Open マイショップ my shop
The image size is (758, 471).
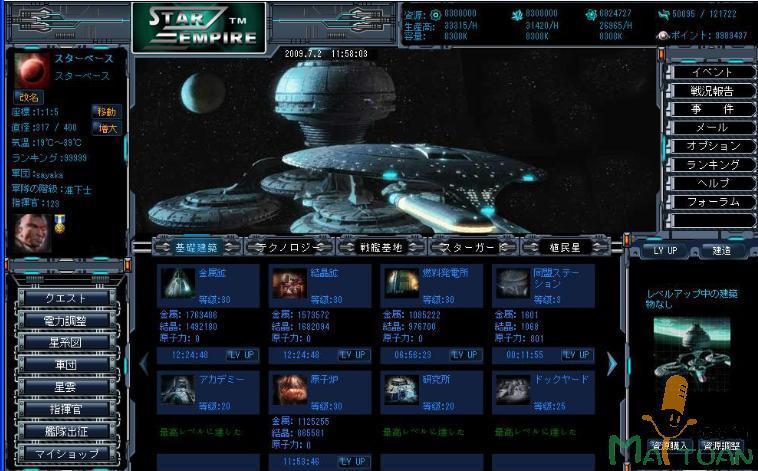coord(67,453)
